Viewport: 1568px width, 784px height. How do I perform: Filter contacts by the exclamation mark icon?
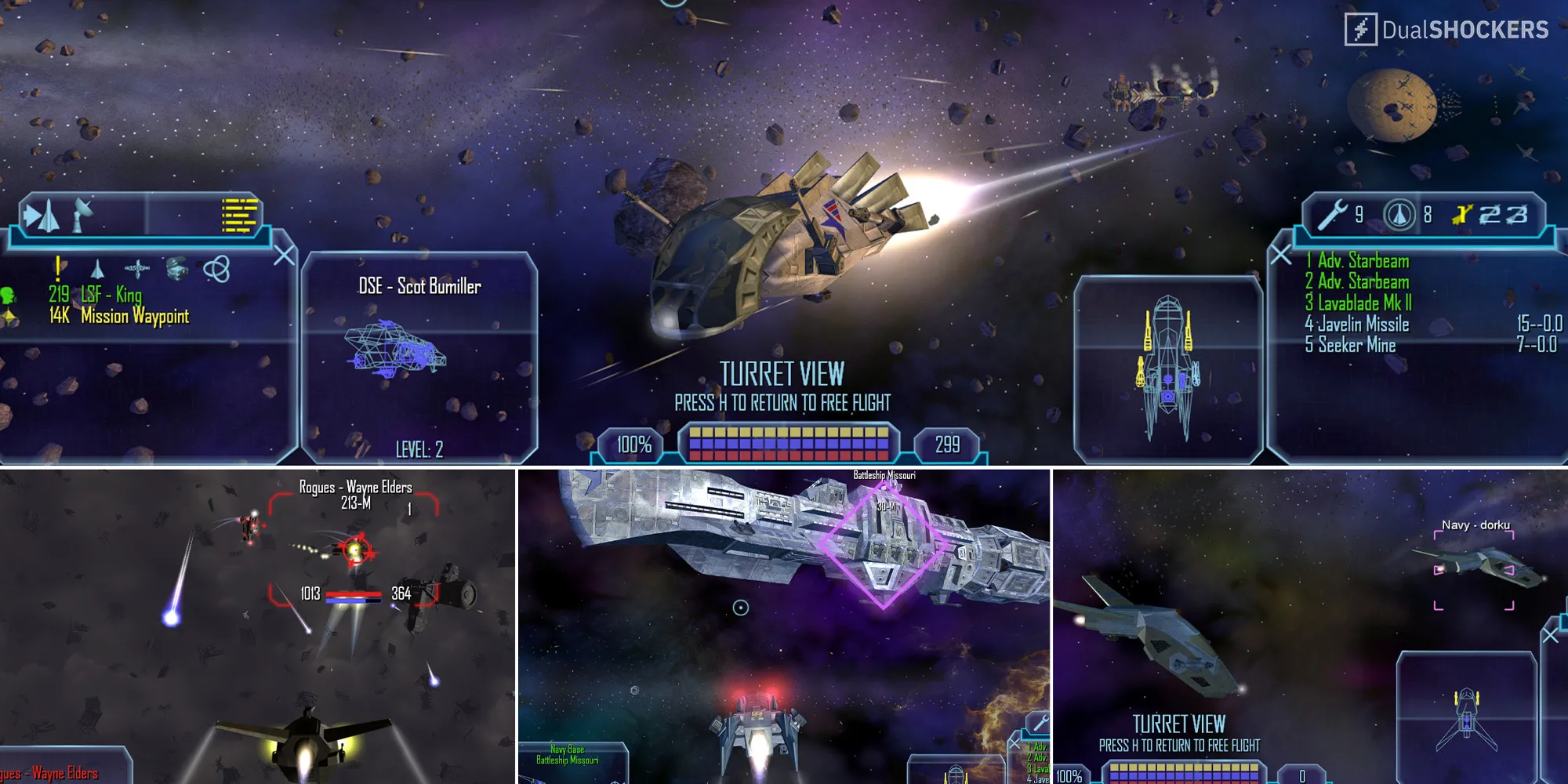(x=58, y=268)
